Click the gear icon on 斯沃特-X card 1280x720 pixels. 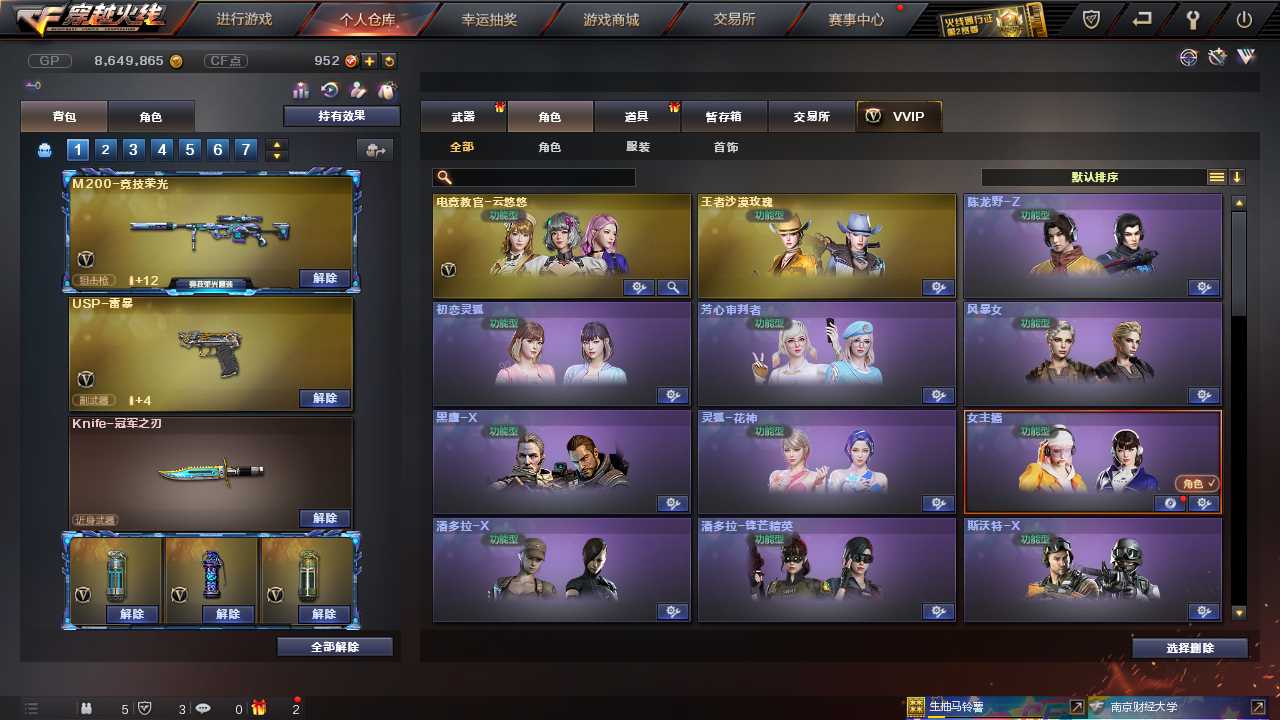(1203, 611)
